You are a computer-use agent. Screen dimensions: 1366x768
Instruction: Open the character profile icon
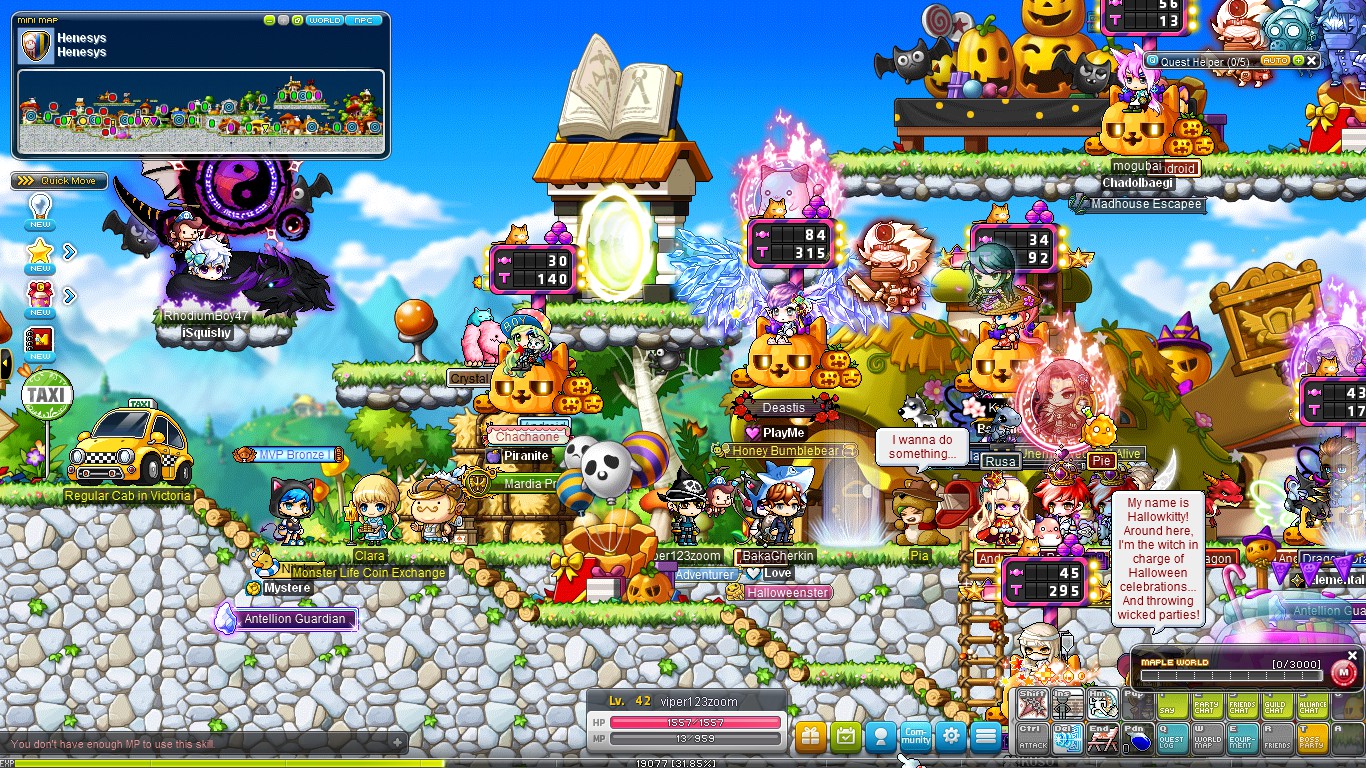pyautogui.click(x=881, y=737)
